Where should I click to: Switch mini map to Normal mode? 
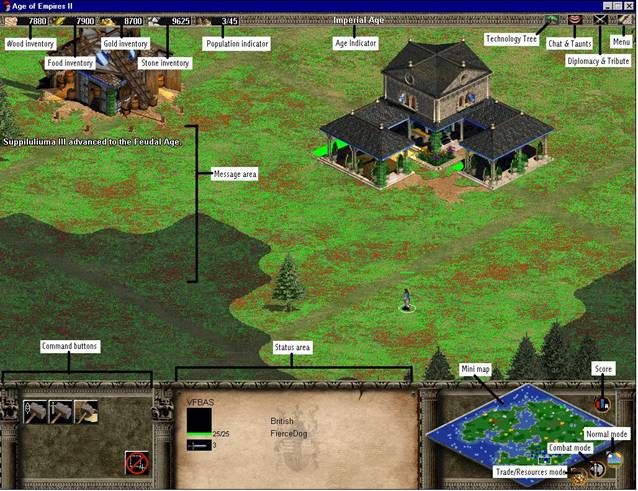tap(613, 459)
